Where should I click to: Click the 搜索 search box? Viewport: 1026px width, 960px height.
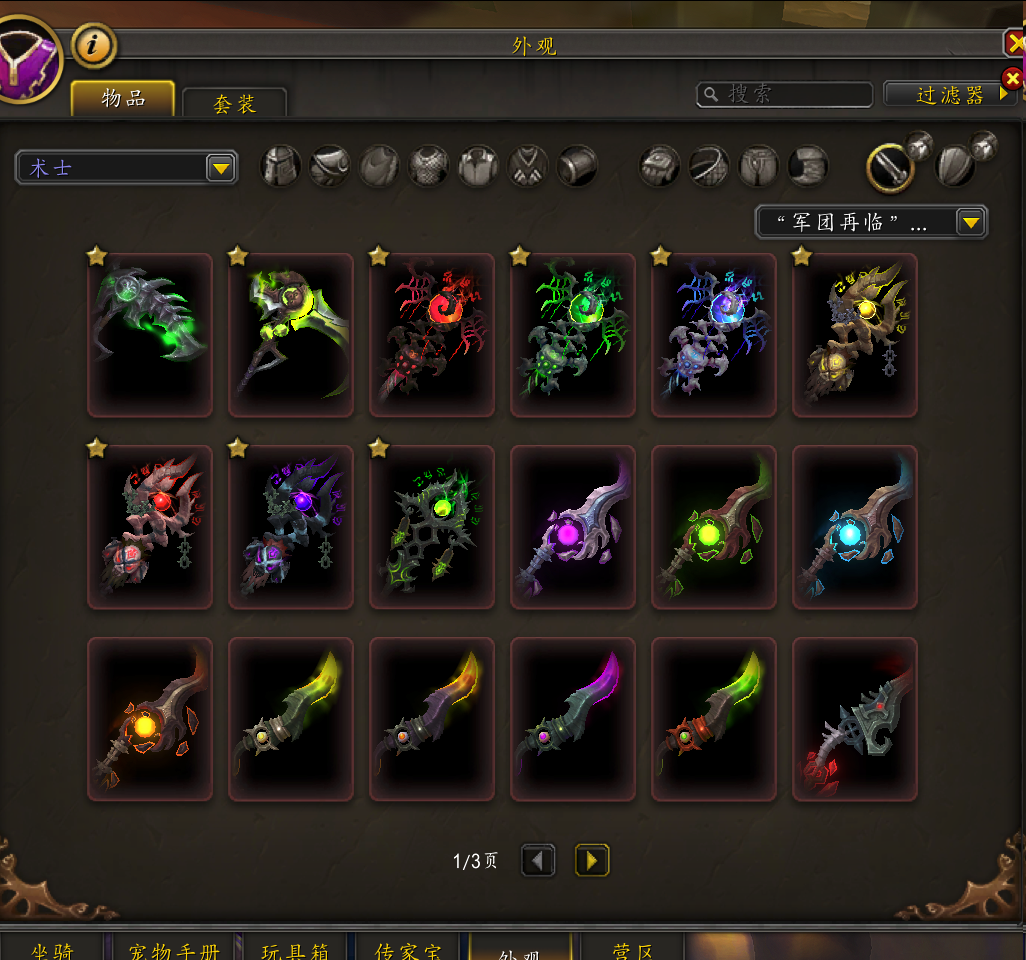tap(785, 94)
